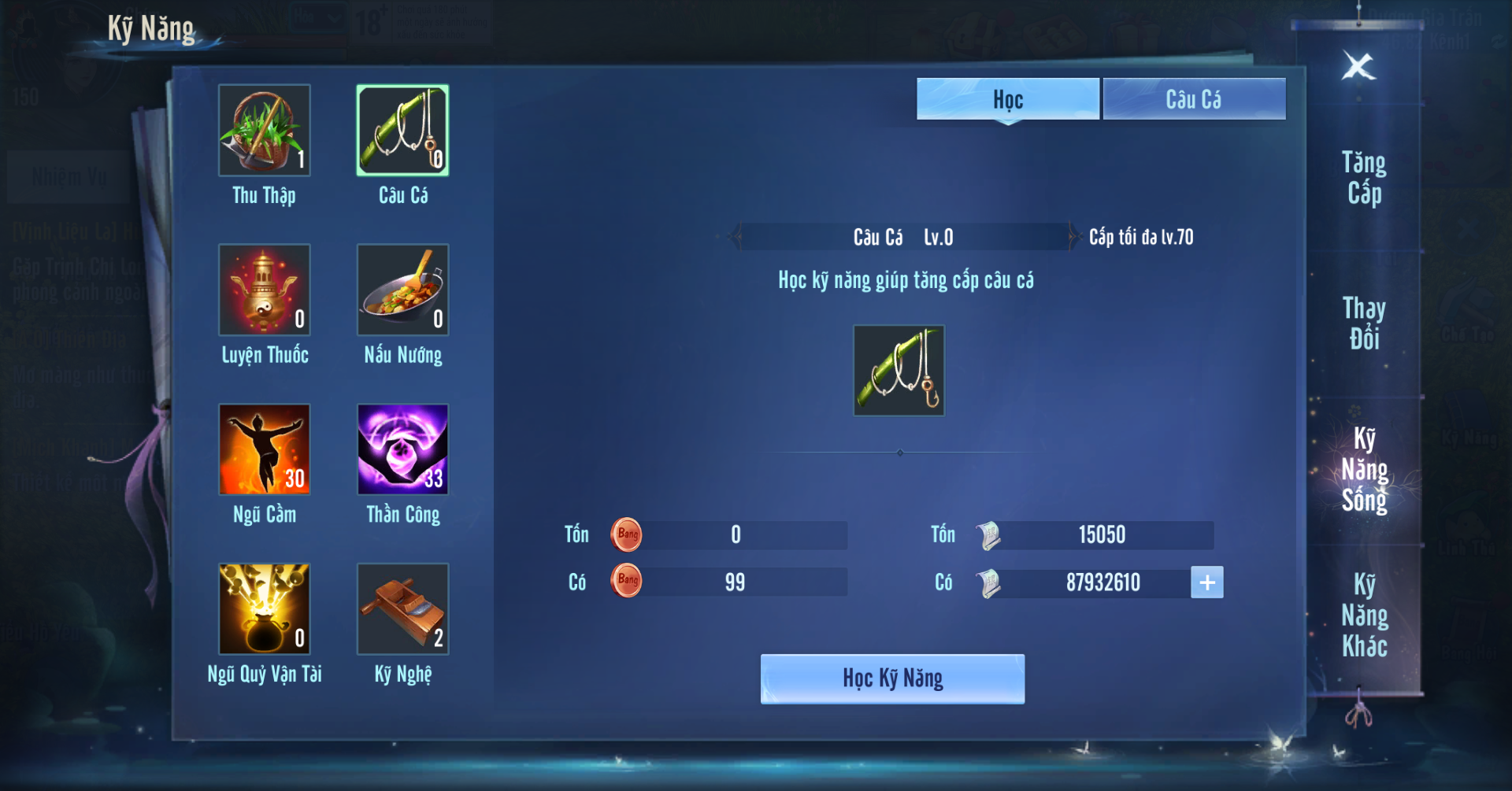Switch to the Học tab

1007,99
